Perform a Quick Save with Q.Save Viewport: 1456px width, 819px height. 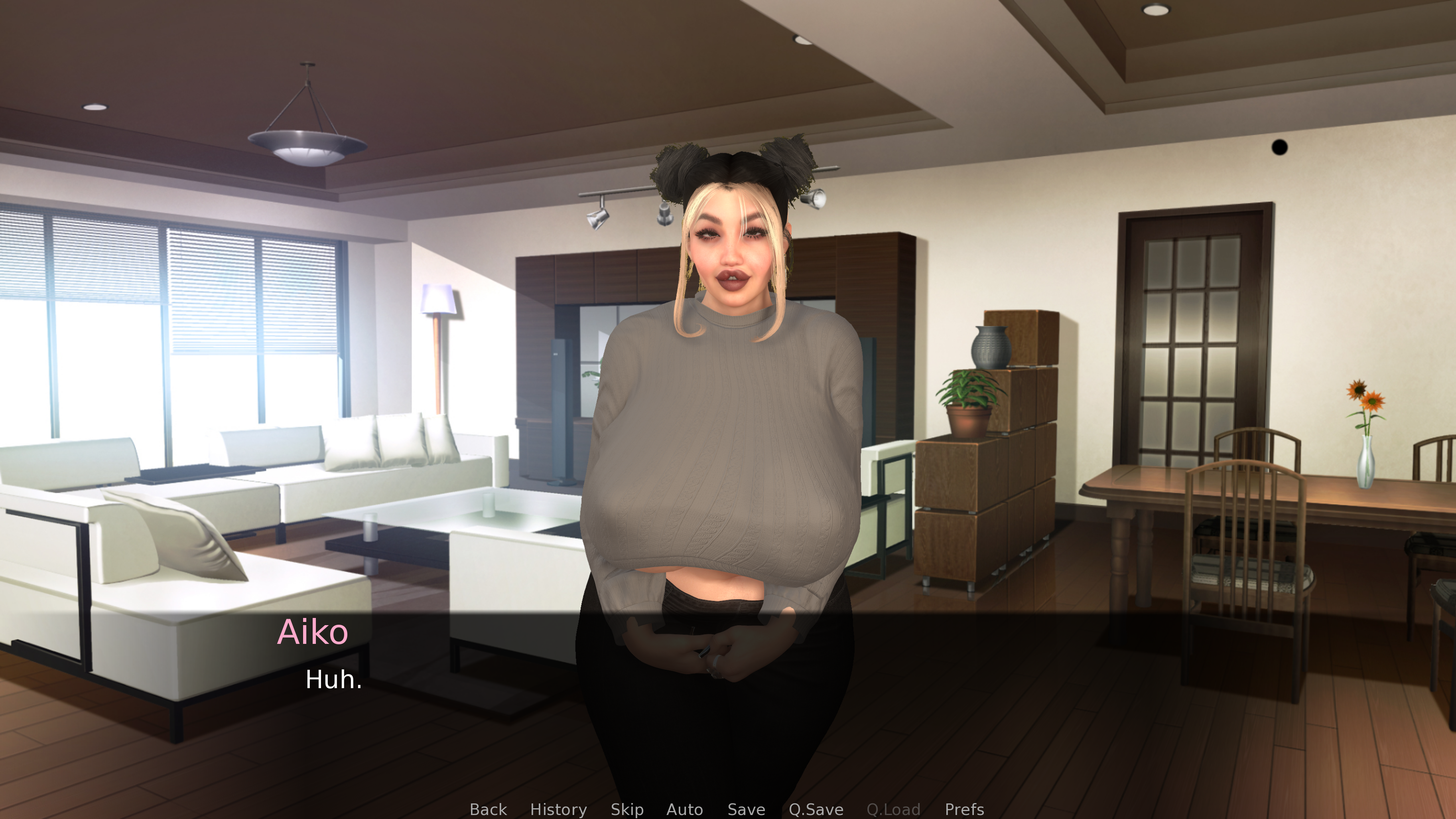click(816, 809)
